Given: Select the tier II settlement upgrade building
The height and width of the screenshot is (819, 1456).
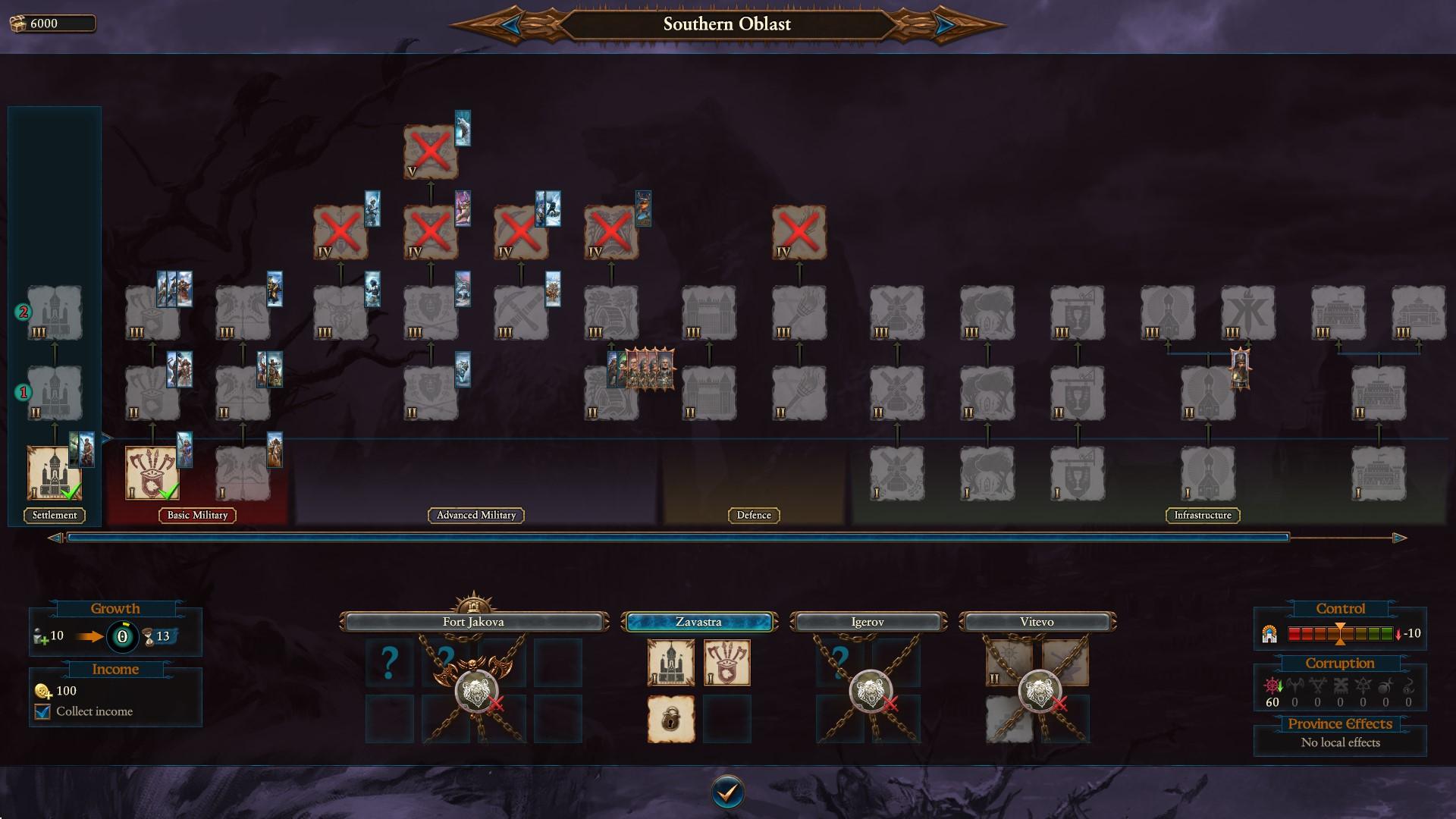Looking at the screenshot, I should tap(54, 393).
